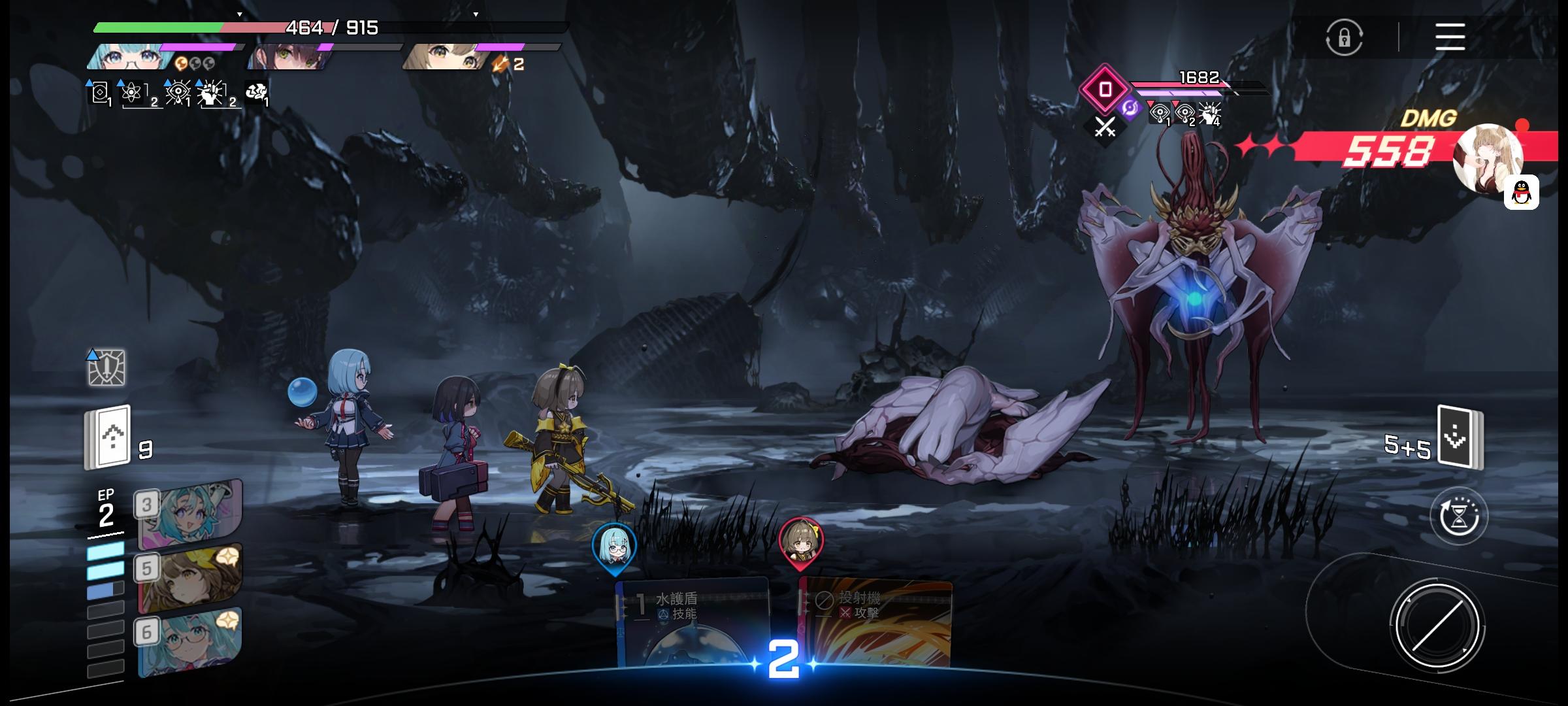Inspect the atom status buff icon
Viewport: 1568px width, 706px height.
click(132, 93)
